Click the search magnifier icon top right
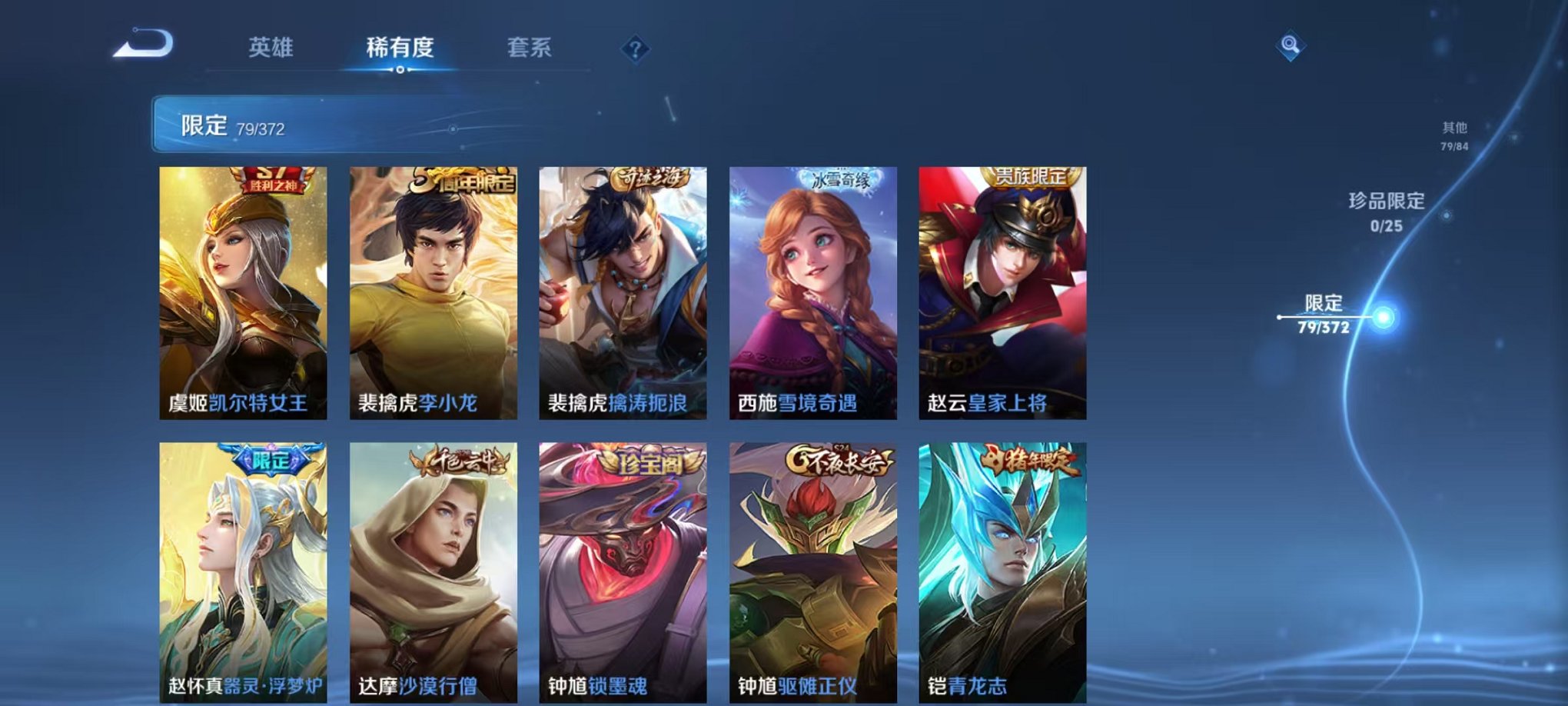 (x=1291, y=47)
